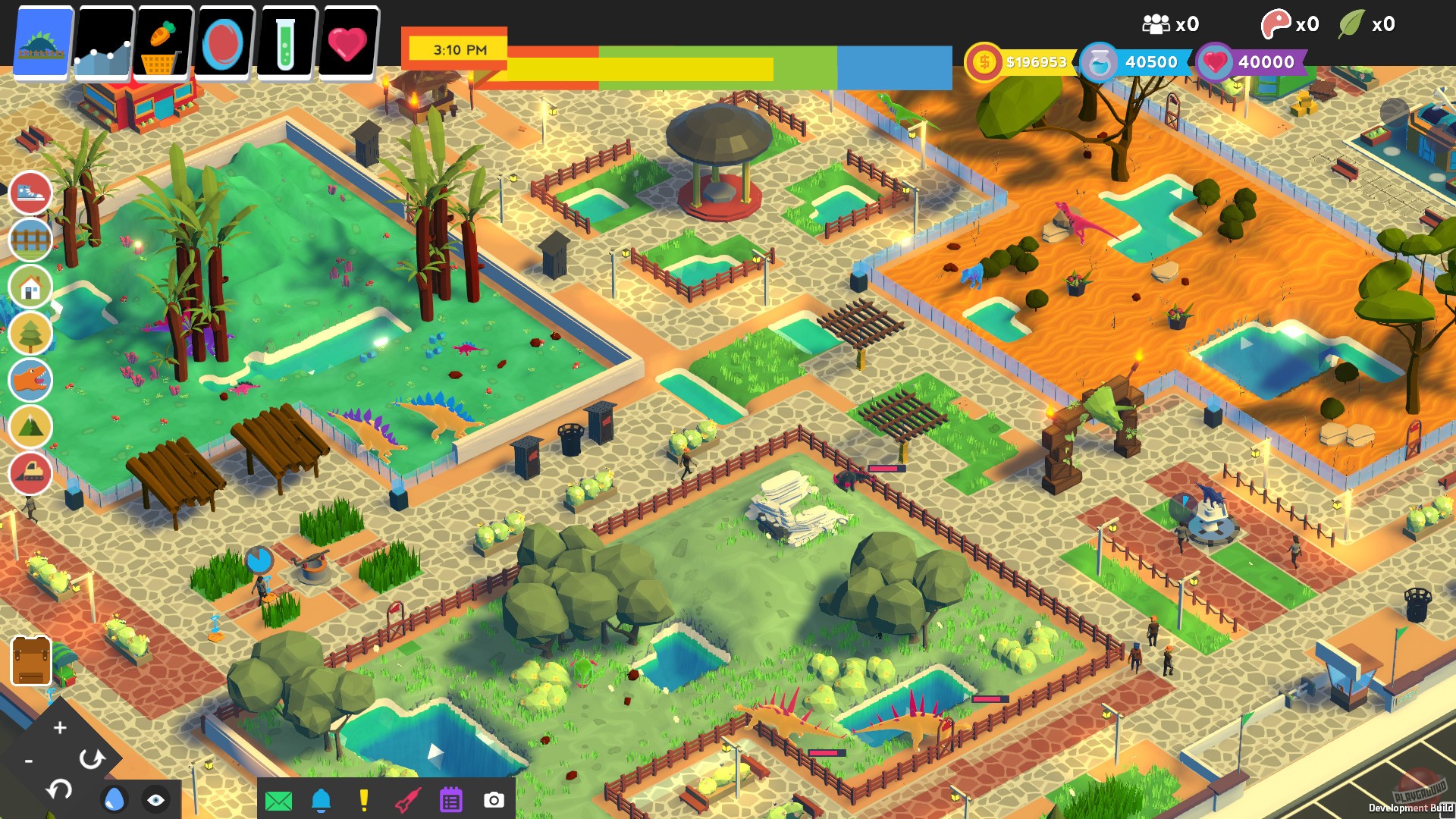The height and width of the screenshot is (819, 1456).
Task: Select the sneaker paths tab
Action: point(31,193)
